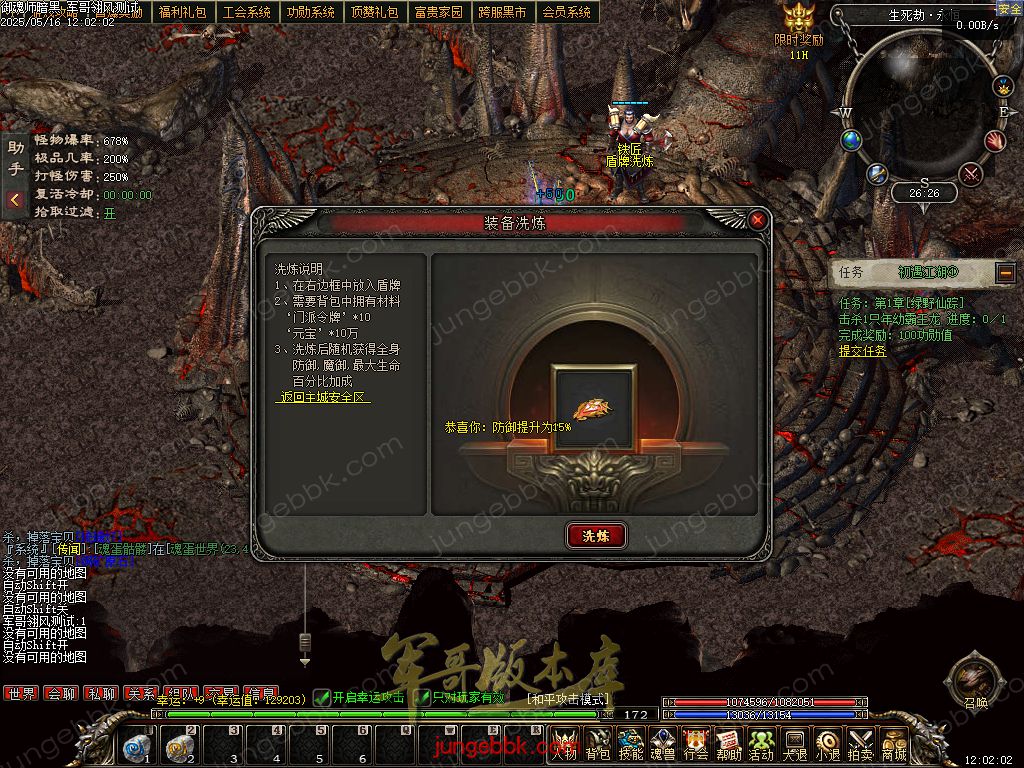
Task: Switch to the 世界 world chat channel
Action: tap(21, 693)
